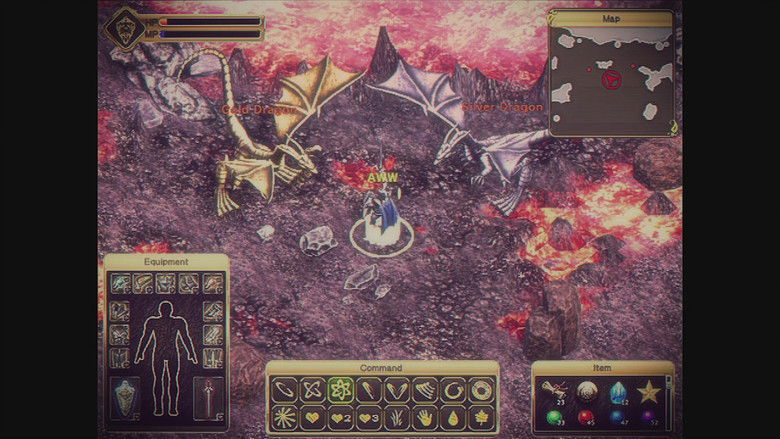Select the grass blades command

point(397,418)
